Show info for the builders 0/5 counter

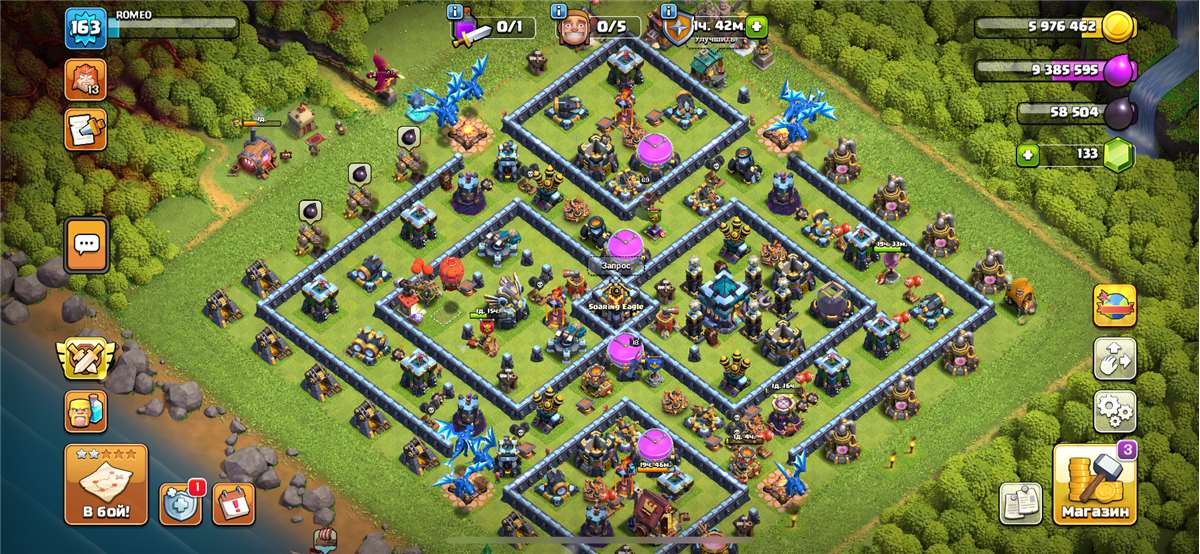click(558, 12)
